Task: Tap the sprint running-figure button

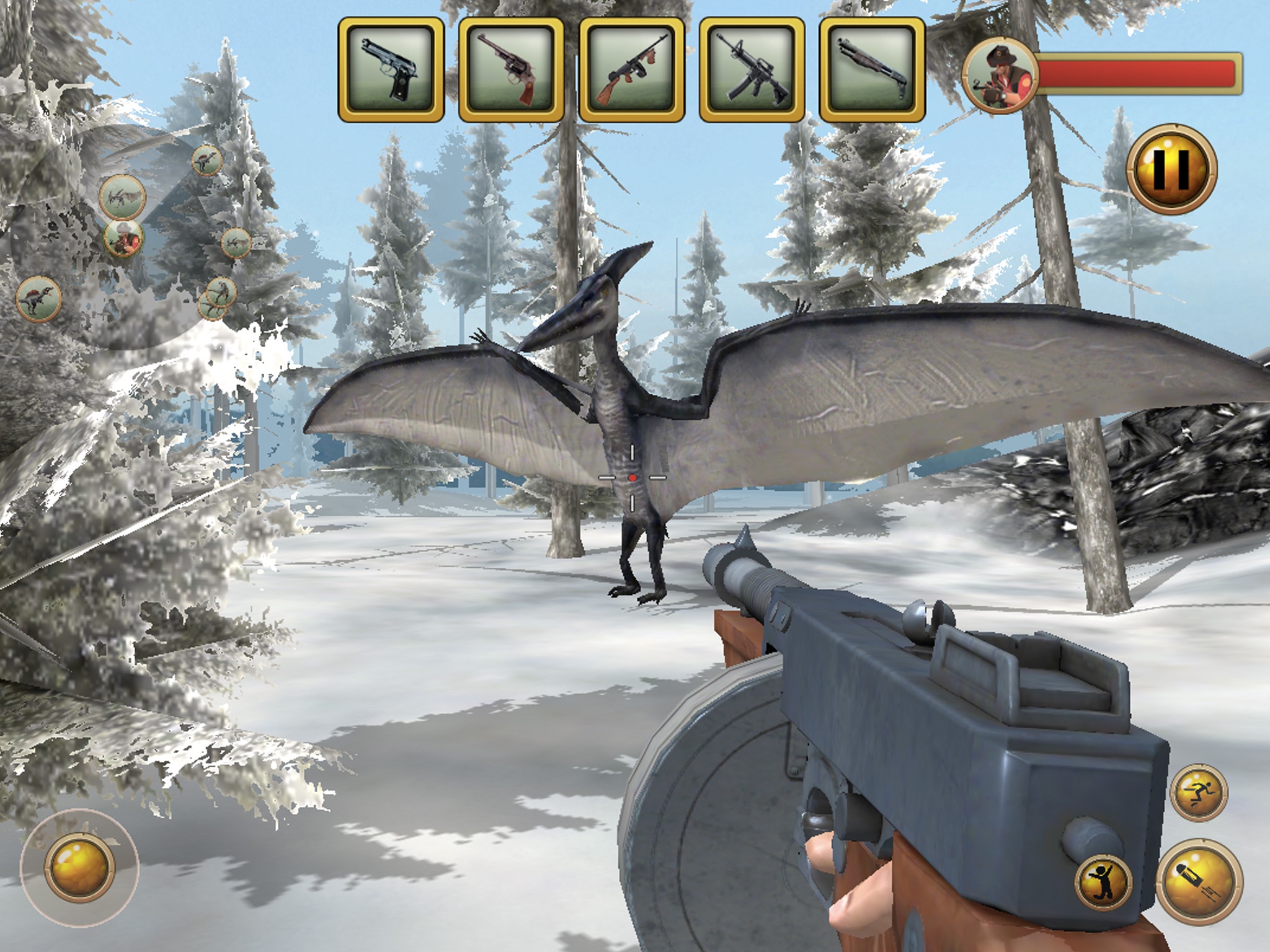Action: (1200, 792)
